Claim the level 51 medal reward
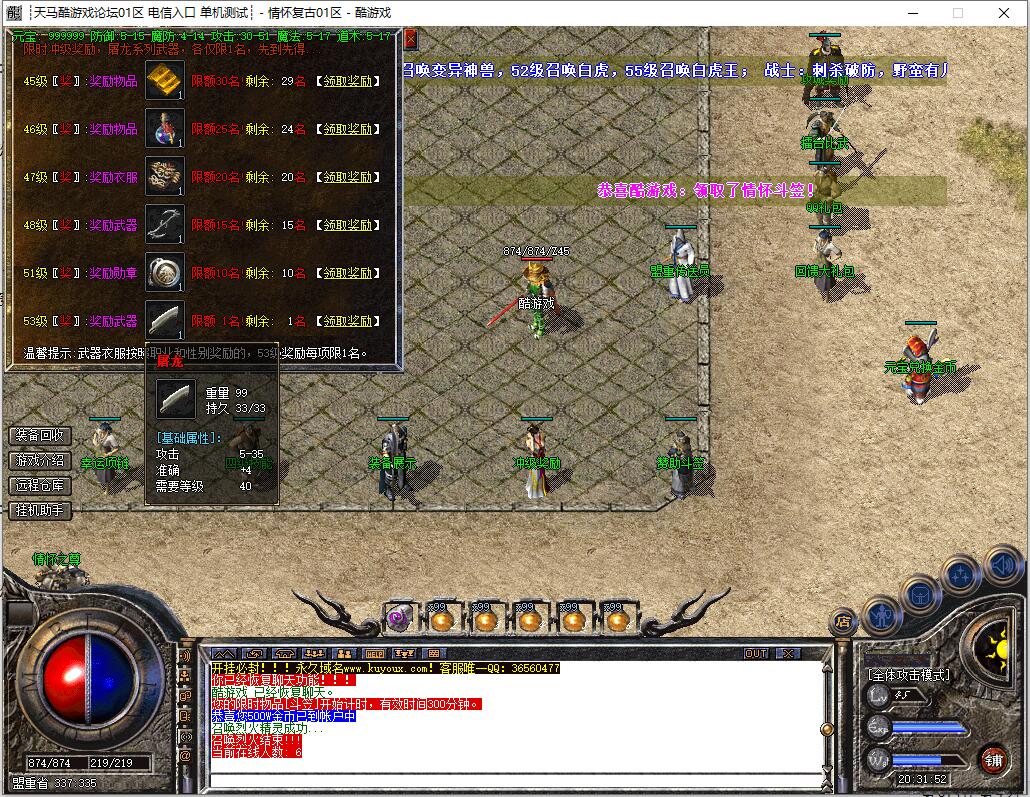The image size is (1030, 797). pos(347,273)
